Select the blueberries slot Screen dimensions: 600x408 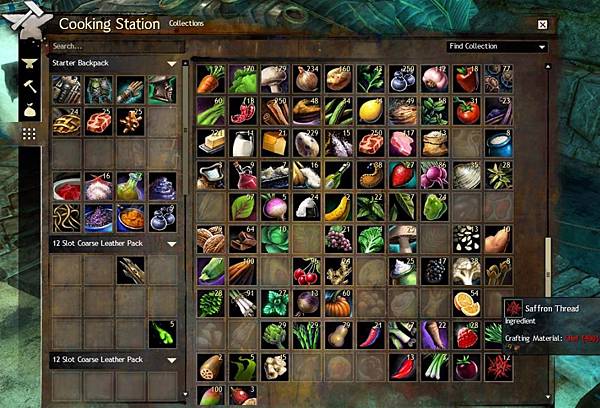coord(403,79)
